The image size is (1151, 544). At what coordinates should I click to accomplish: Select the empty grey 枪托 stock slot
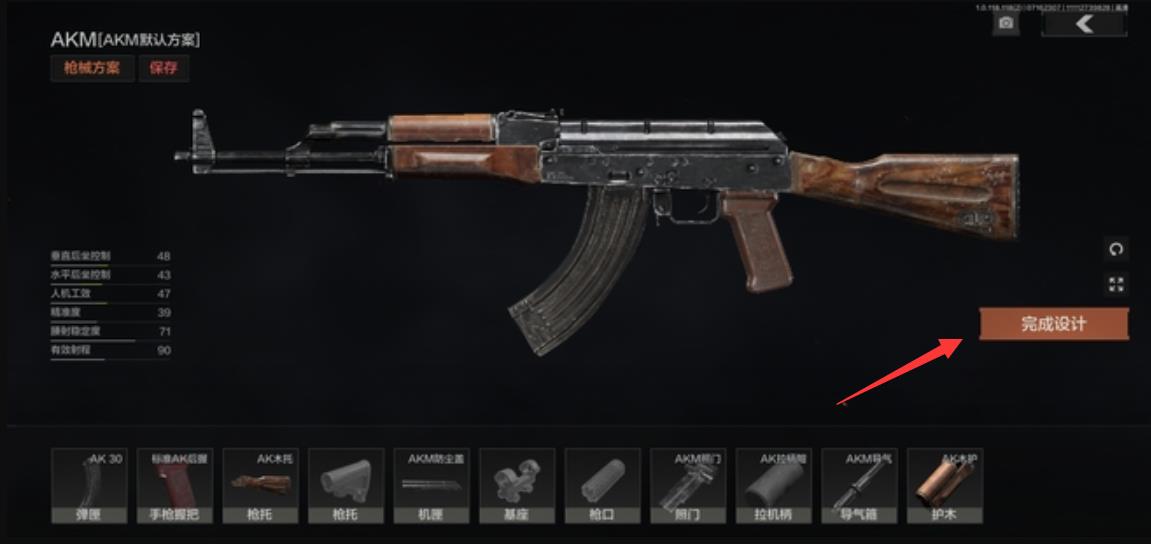346,486
